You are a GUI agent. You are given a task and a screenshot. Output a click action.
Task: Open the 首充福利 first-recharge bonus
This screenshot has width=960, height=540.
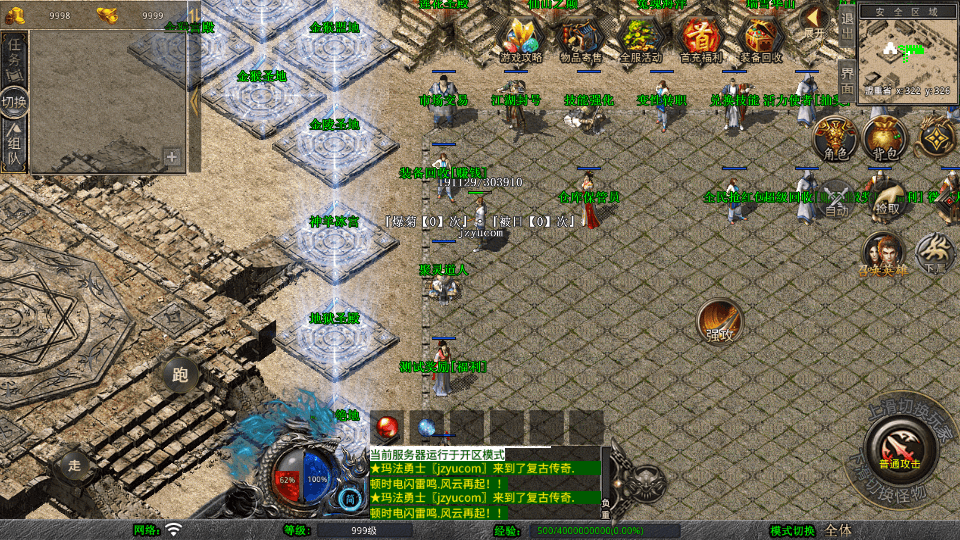700,40
